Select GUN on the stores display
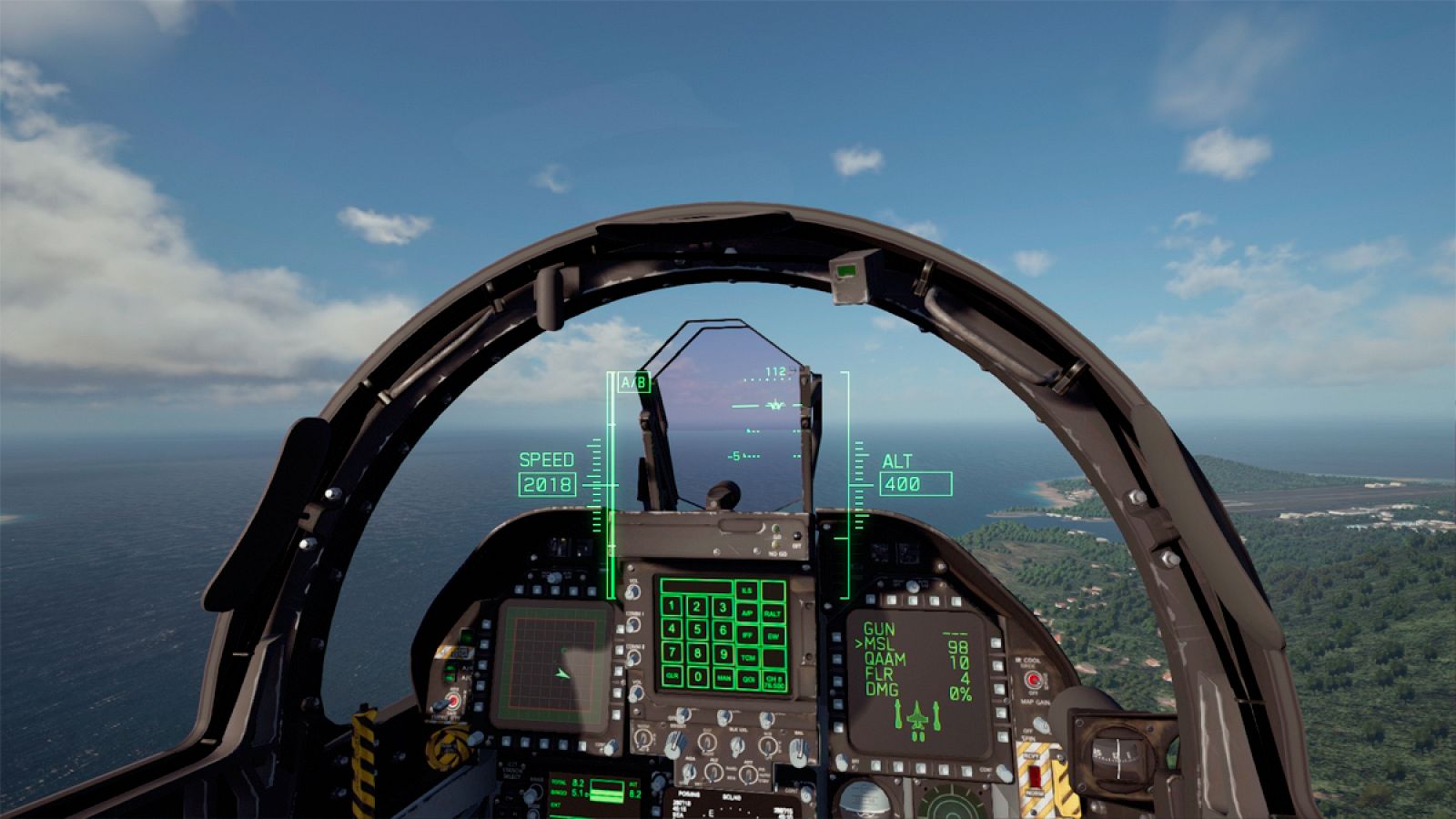 pyautogui.click(x=879, y=627)
